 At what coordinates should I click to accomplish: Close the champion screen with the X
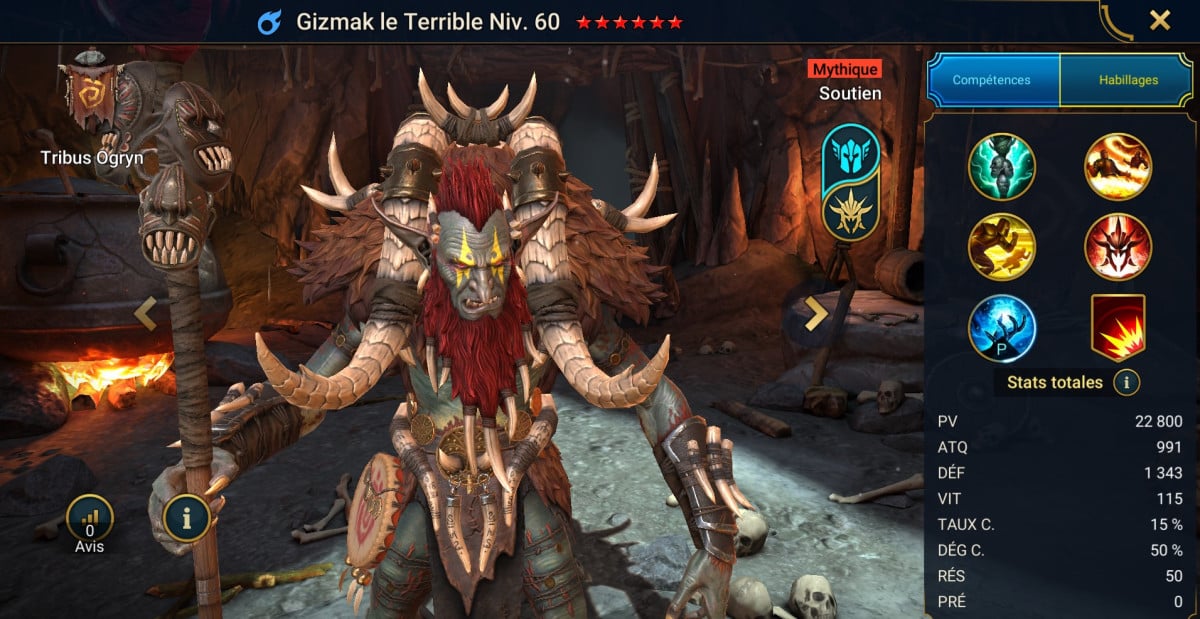[x=1160, y=20]
